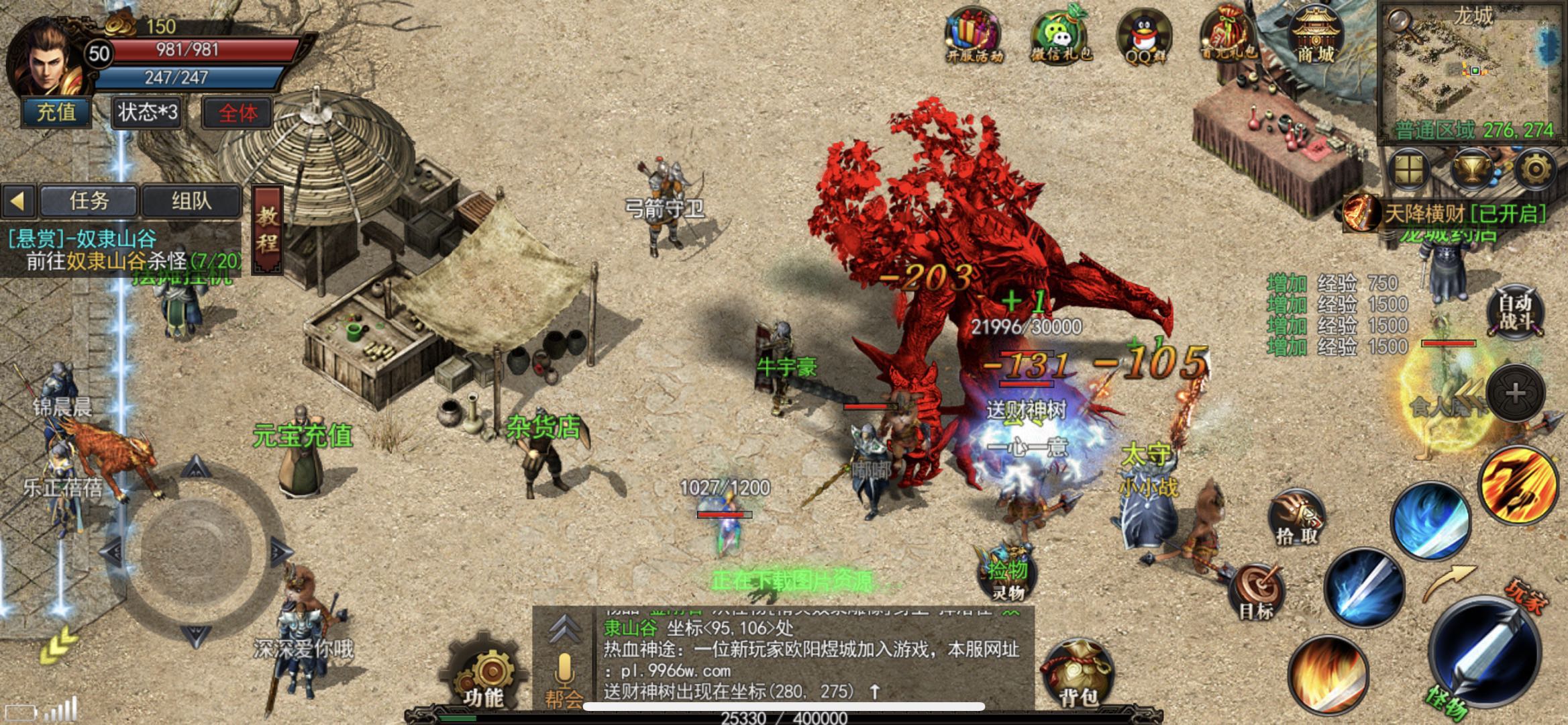
Task: Open the 开服活动 event icon
Action: (x=973, y=36)
